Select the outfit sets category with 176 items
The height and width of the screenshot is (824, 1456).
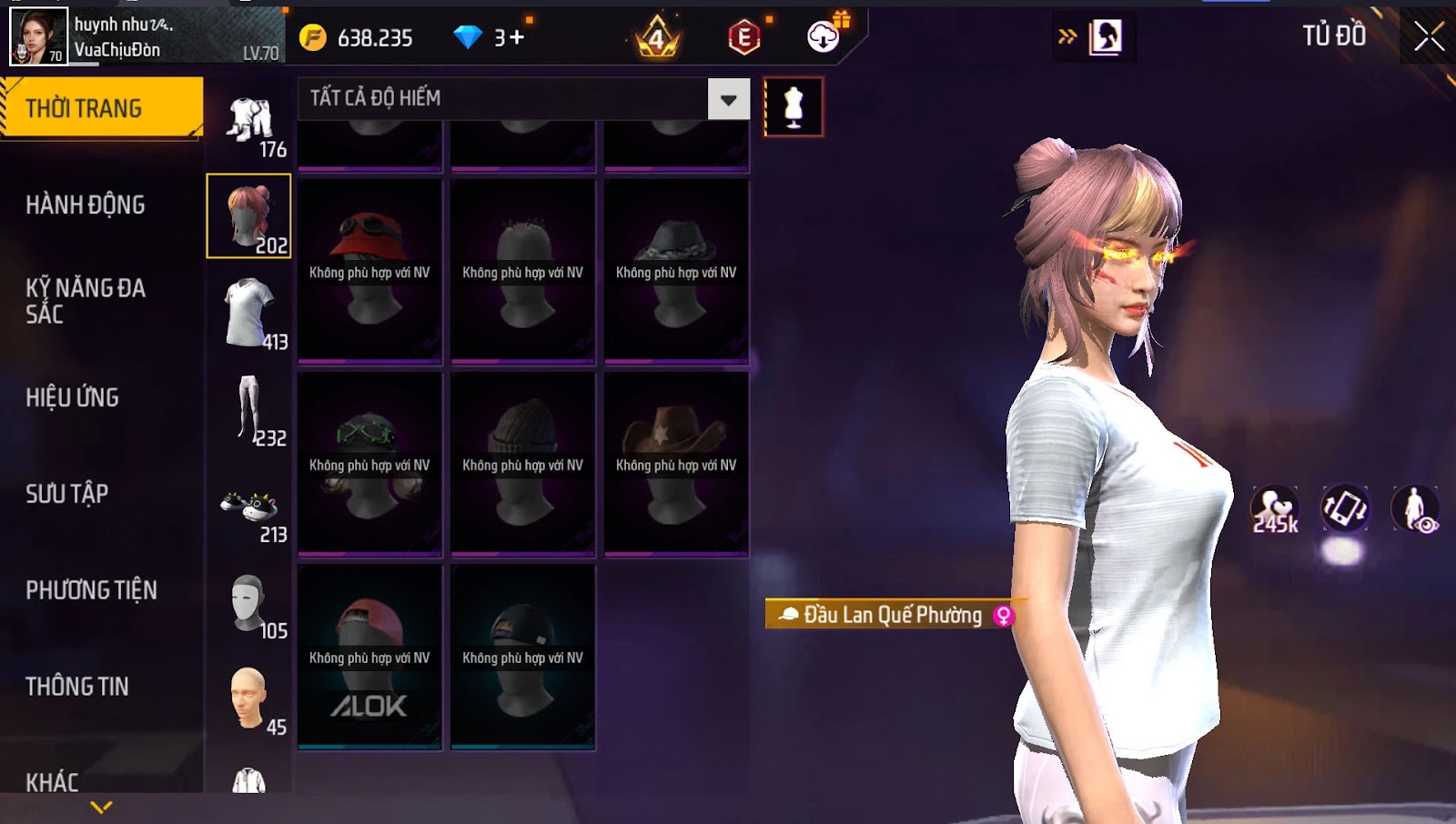pyautogui.click(x=252, y=126)
